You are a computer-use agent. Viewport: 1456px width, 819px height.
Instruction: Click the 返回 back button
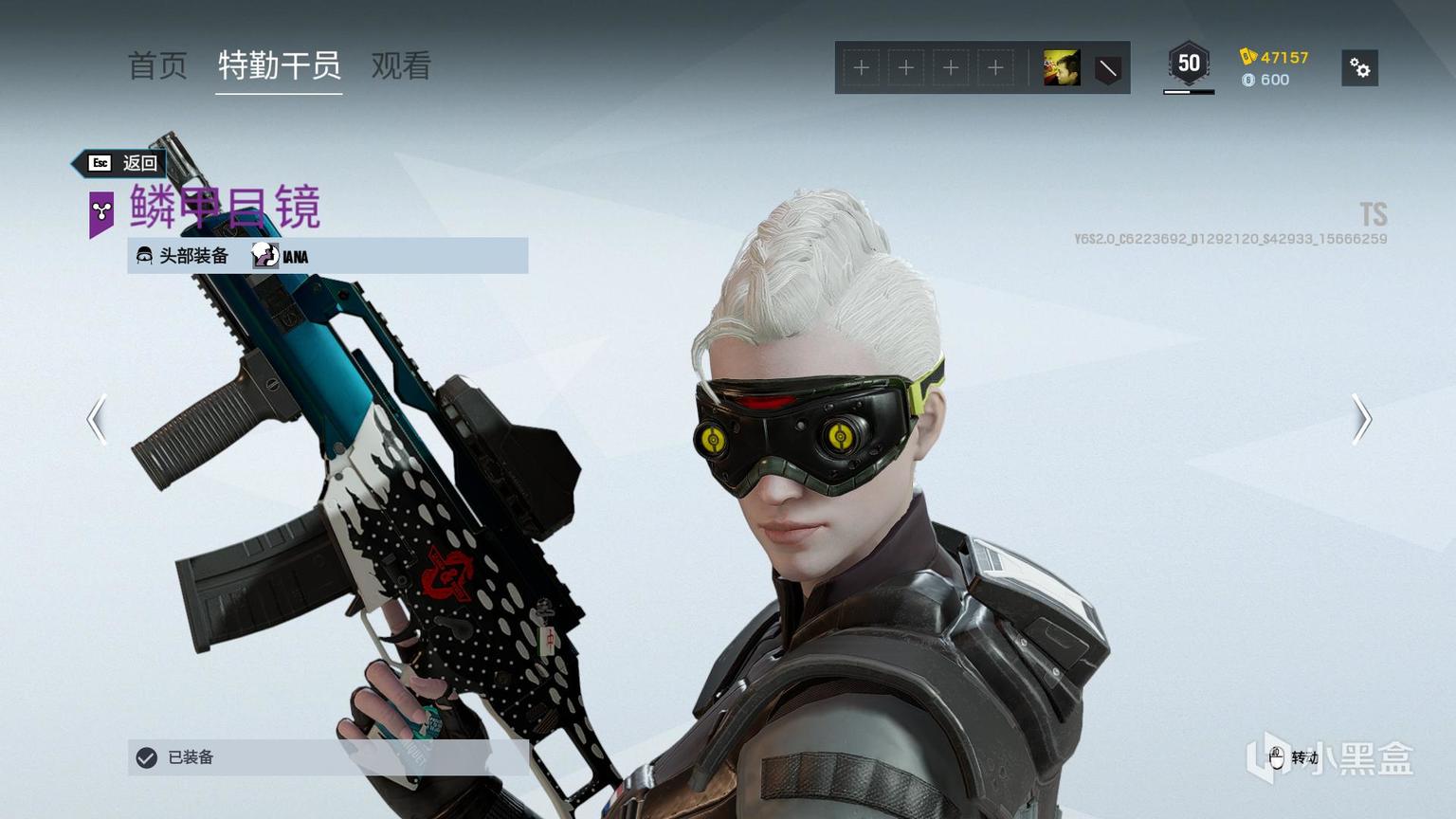pos(123,163)
